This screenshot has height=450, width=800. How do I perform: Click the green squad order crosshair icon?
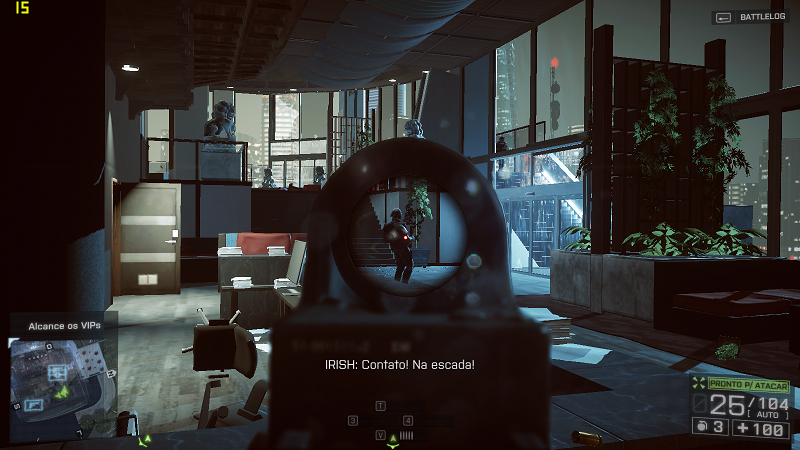(x=697, y=385)
